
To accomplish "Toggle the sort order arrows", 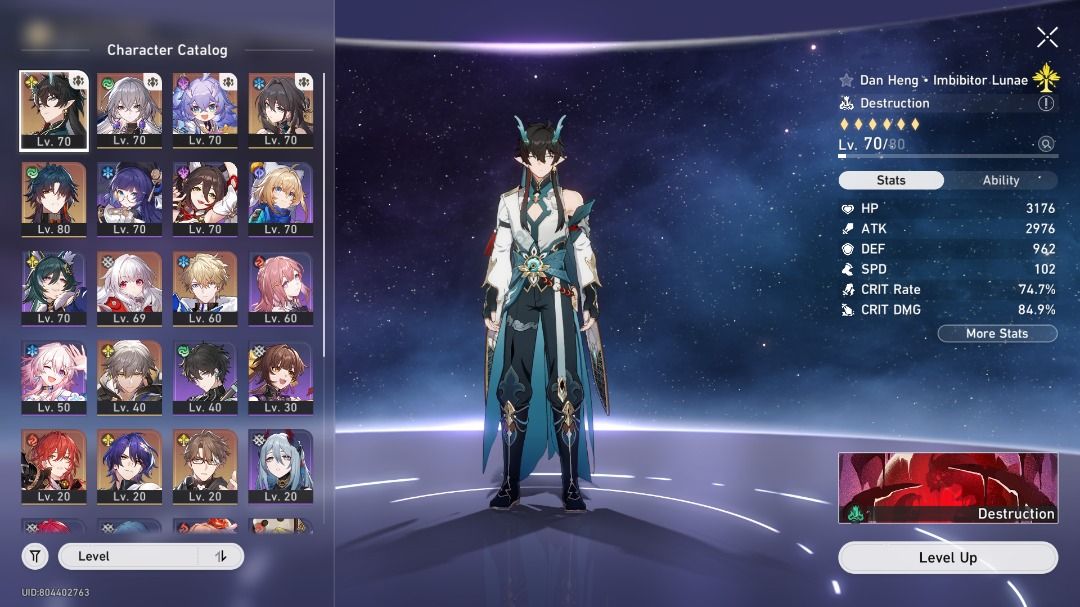I will point(221,556).
